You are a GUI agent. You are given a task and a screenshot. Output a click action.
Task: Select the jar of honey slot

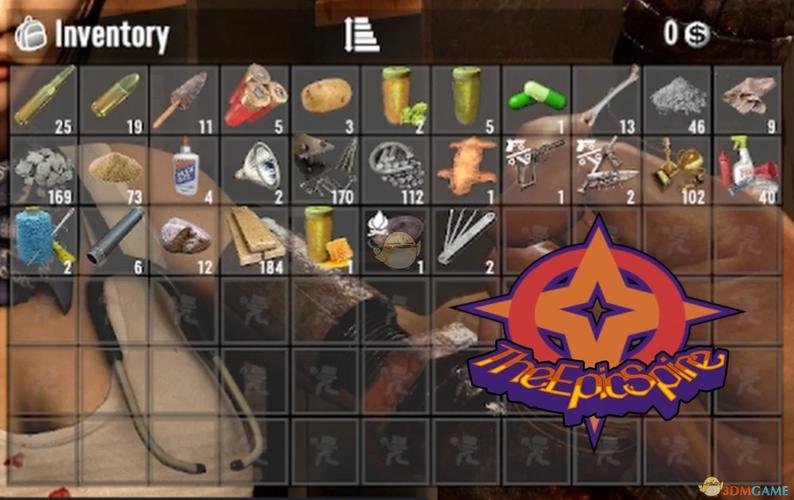(x=325, y=238)
